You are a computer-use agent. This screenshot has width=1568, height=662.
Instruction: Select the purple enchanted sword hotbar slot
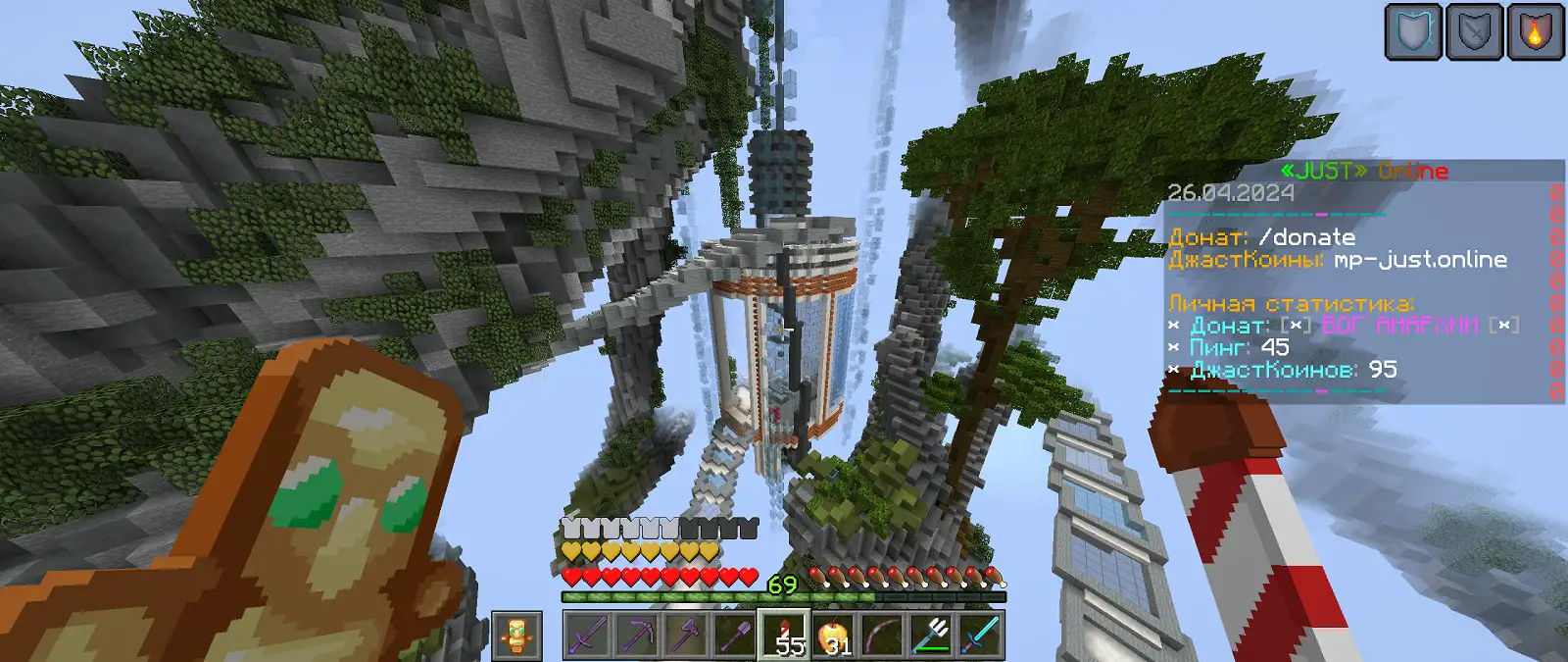pos(587,636)
